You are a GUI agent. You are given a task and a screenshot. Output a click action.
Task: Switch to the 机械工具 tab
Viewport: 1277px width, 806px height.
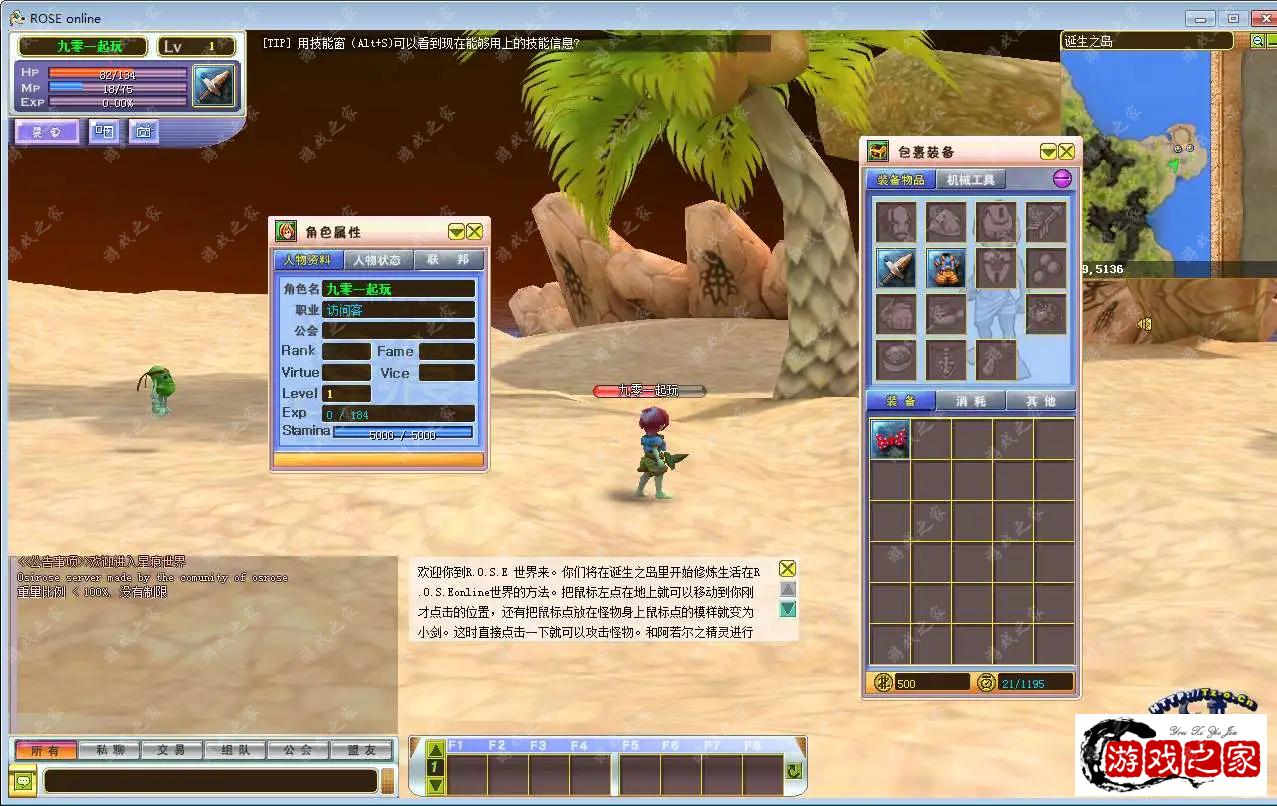coord(970,180)
